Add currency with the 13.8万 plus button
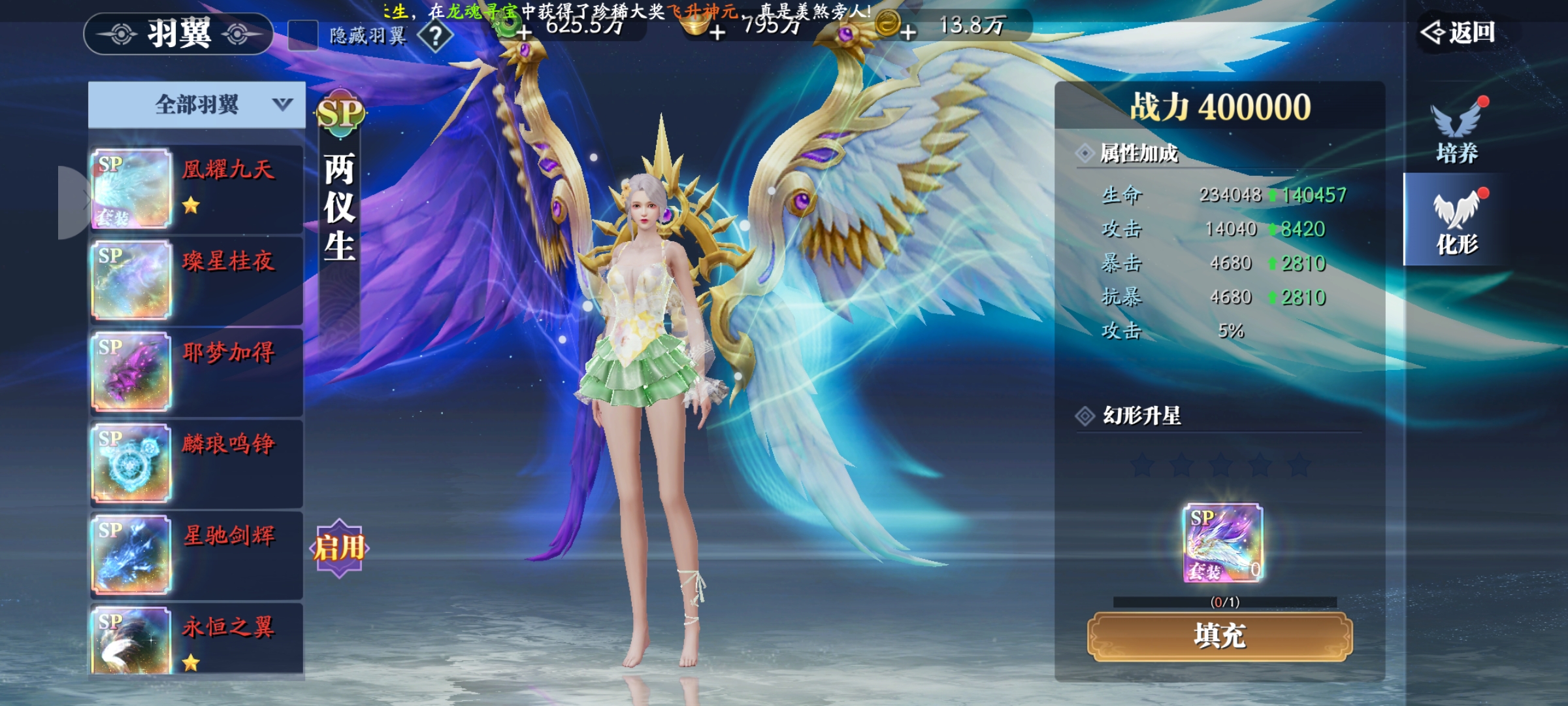 point(908,31)
